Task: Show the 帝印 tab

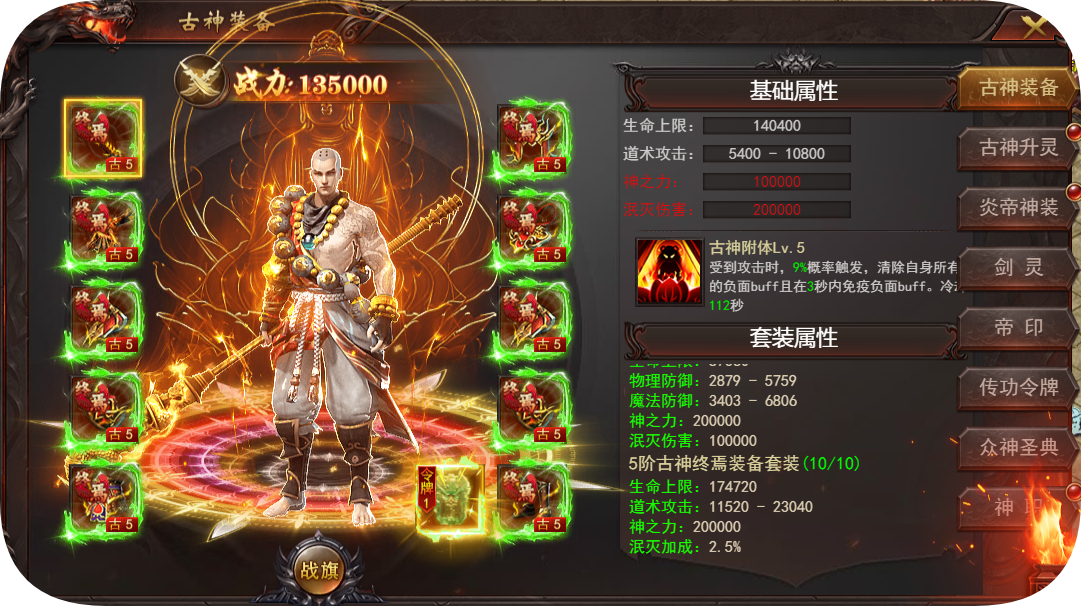Action: tap(1018, 328)
